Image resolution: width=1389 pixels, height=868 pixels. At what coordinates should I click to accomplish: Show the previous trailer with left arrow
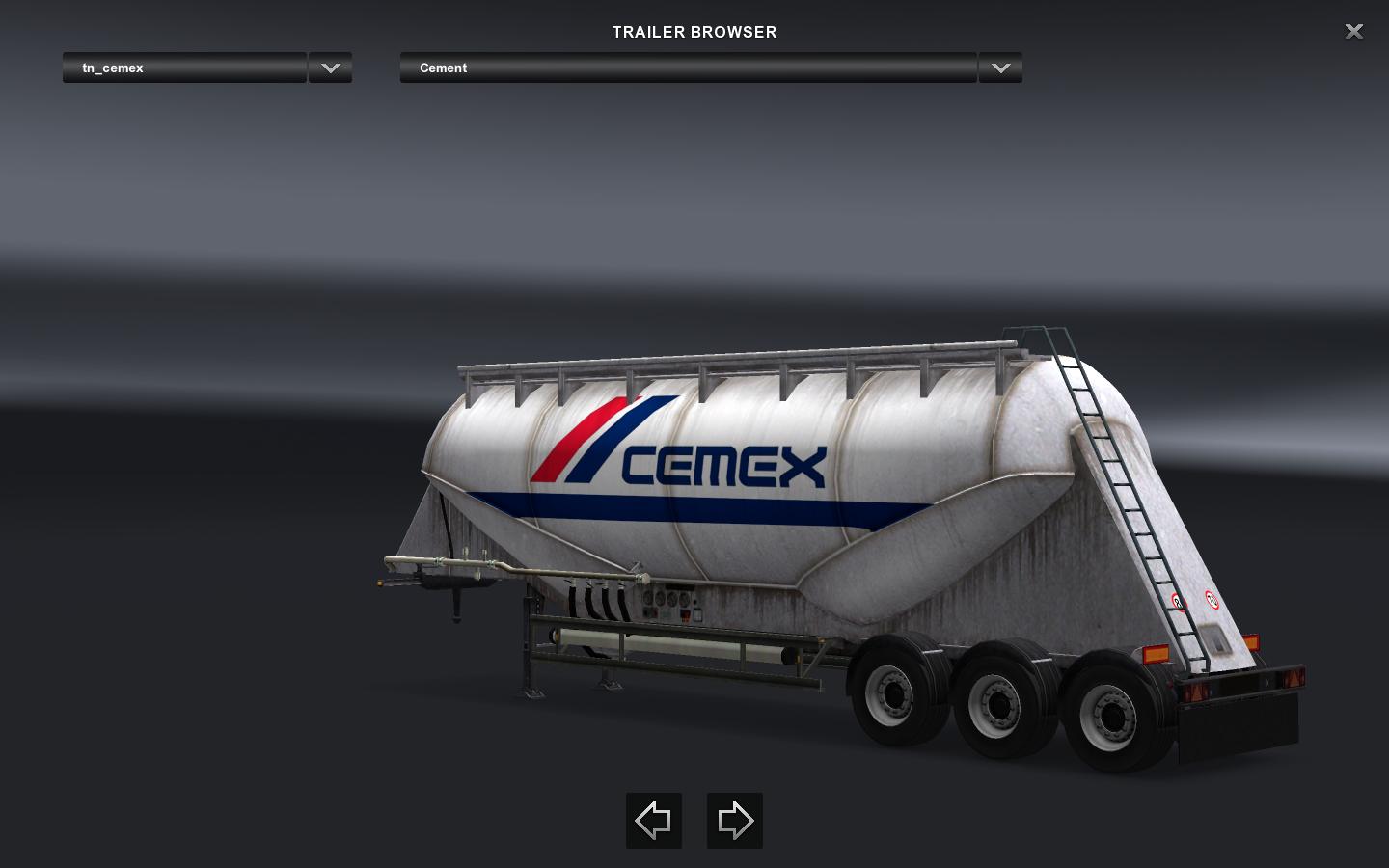pos(654,821)
